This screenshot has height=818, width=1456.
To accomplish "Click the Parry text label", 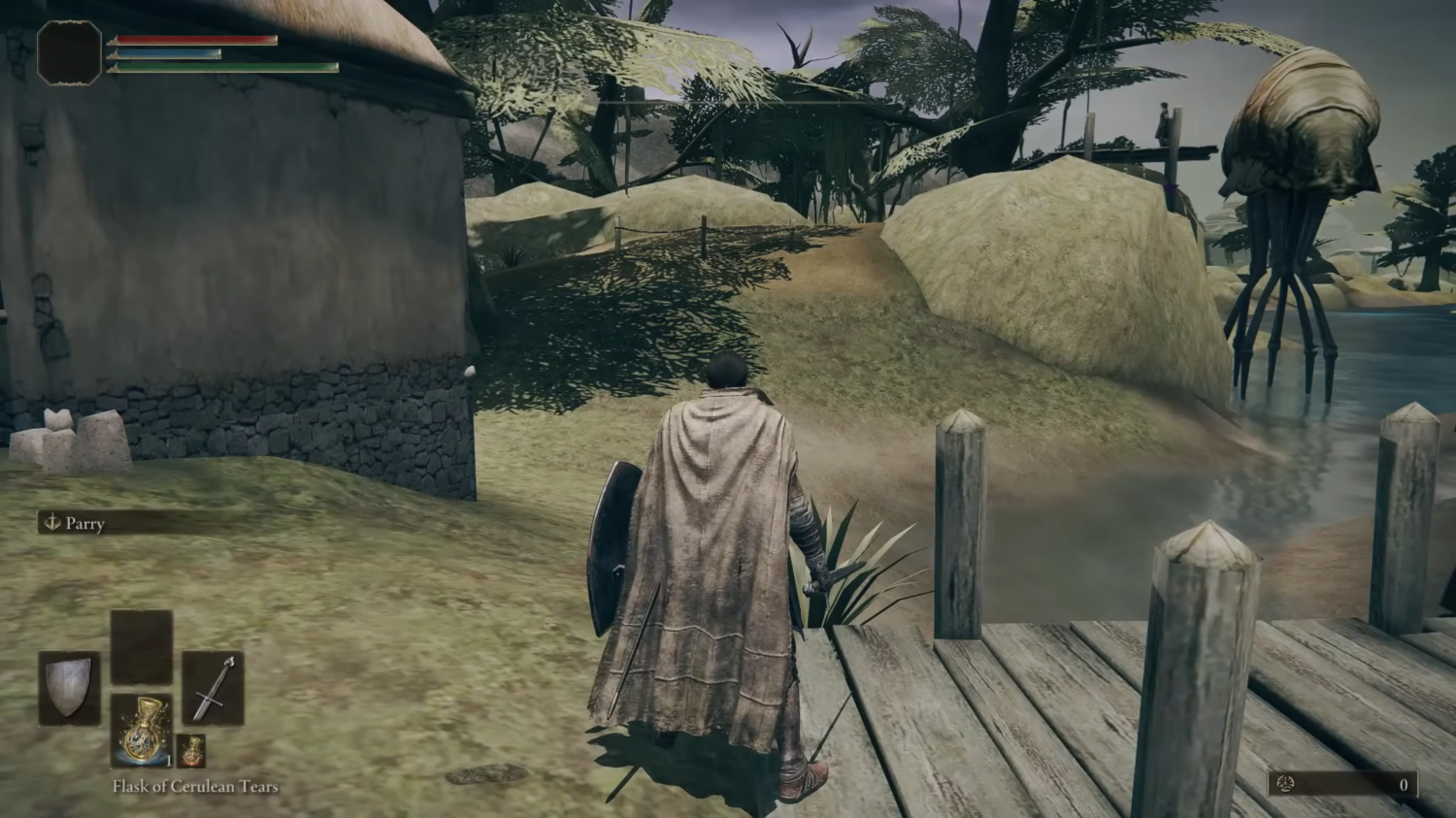I will [86, 524].
